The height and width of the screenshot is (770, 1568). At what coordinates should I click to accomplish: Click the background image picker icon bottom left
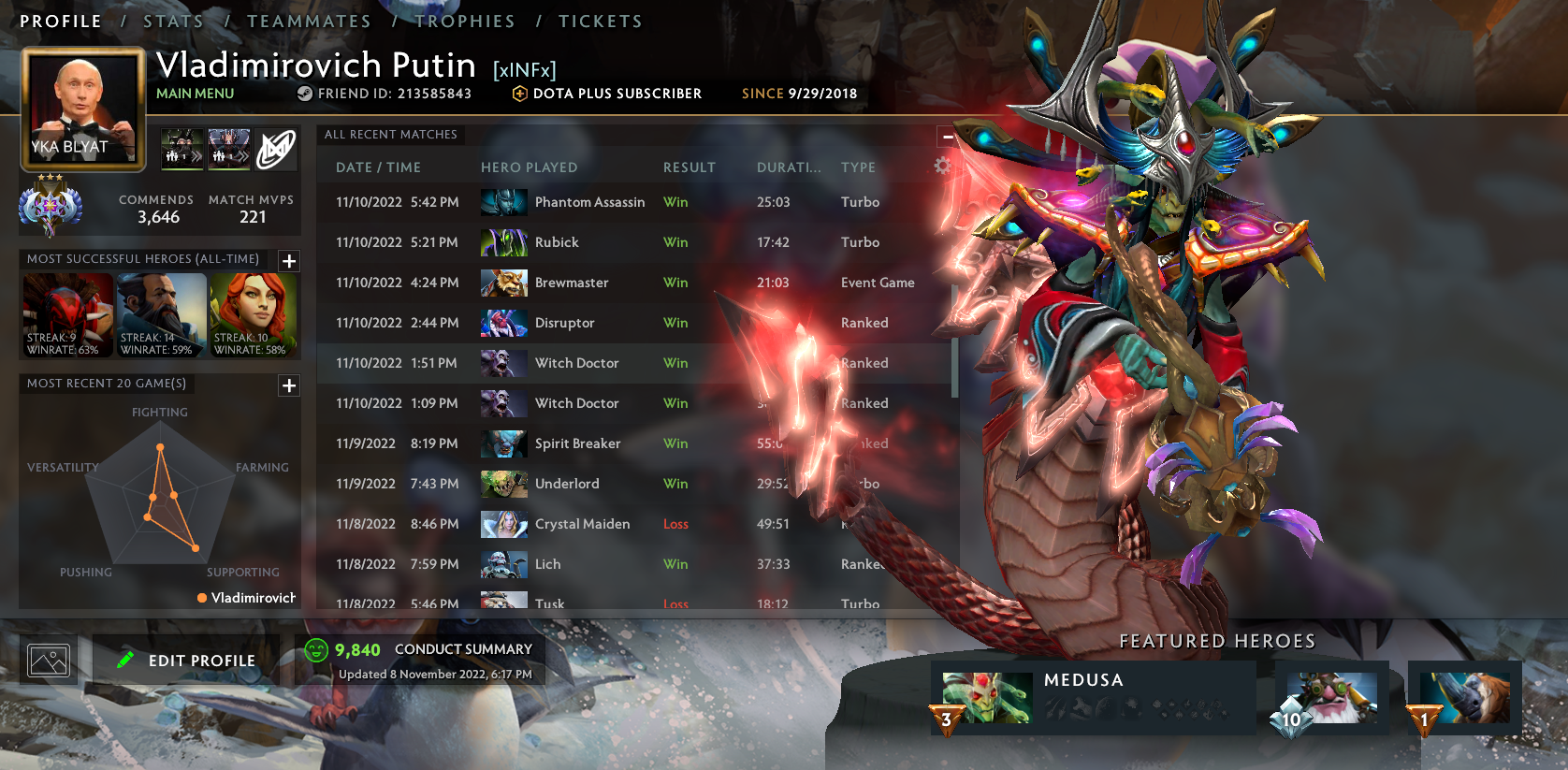click(49, 660)
